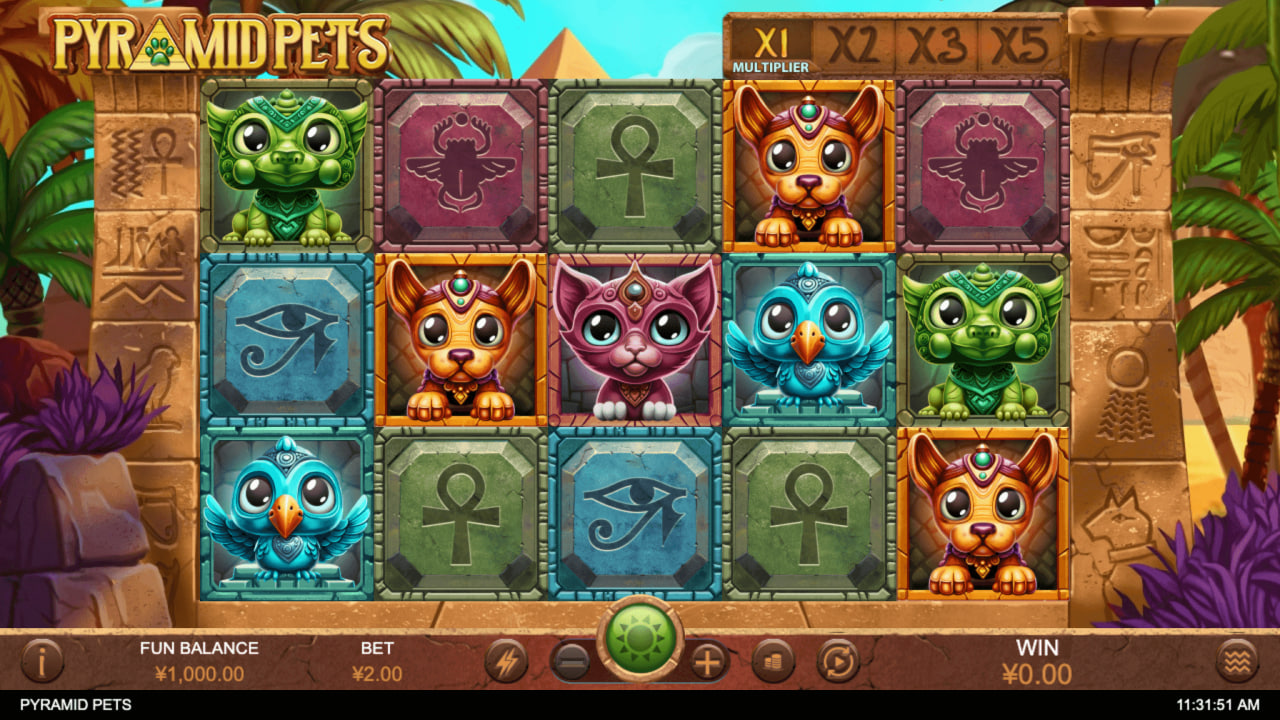This screenshot has height=720, width=1280.
Task: Open the coins bet menu
Action: (x=775, y=661)
